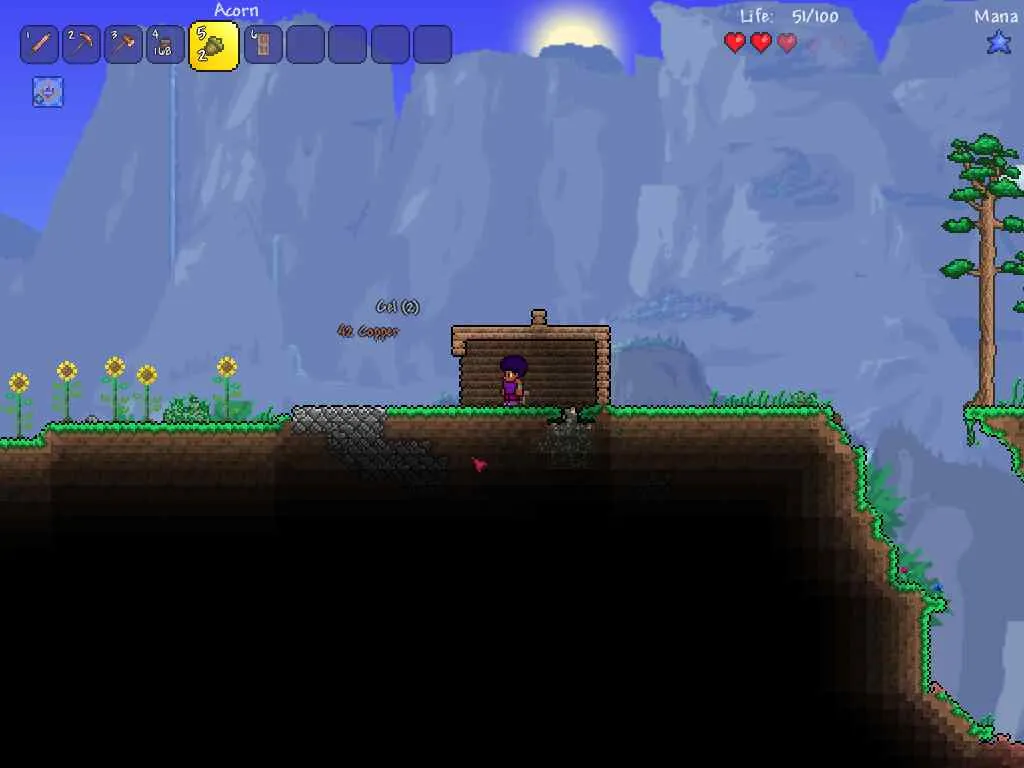
Task: Select the copper shortsword hotbar slot
Action: [39, 45]
